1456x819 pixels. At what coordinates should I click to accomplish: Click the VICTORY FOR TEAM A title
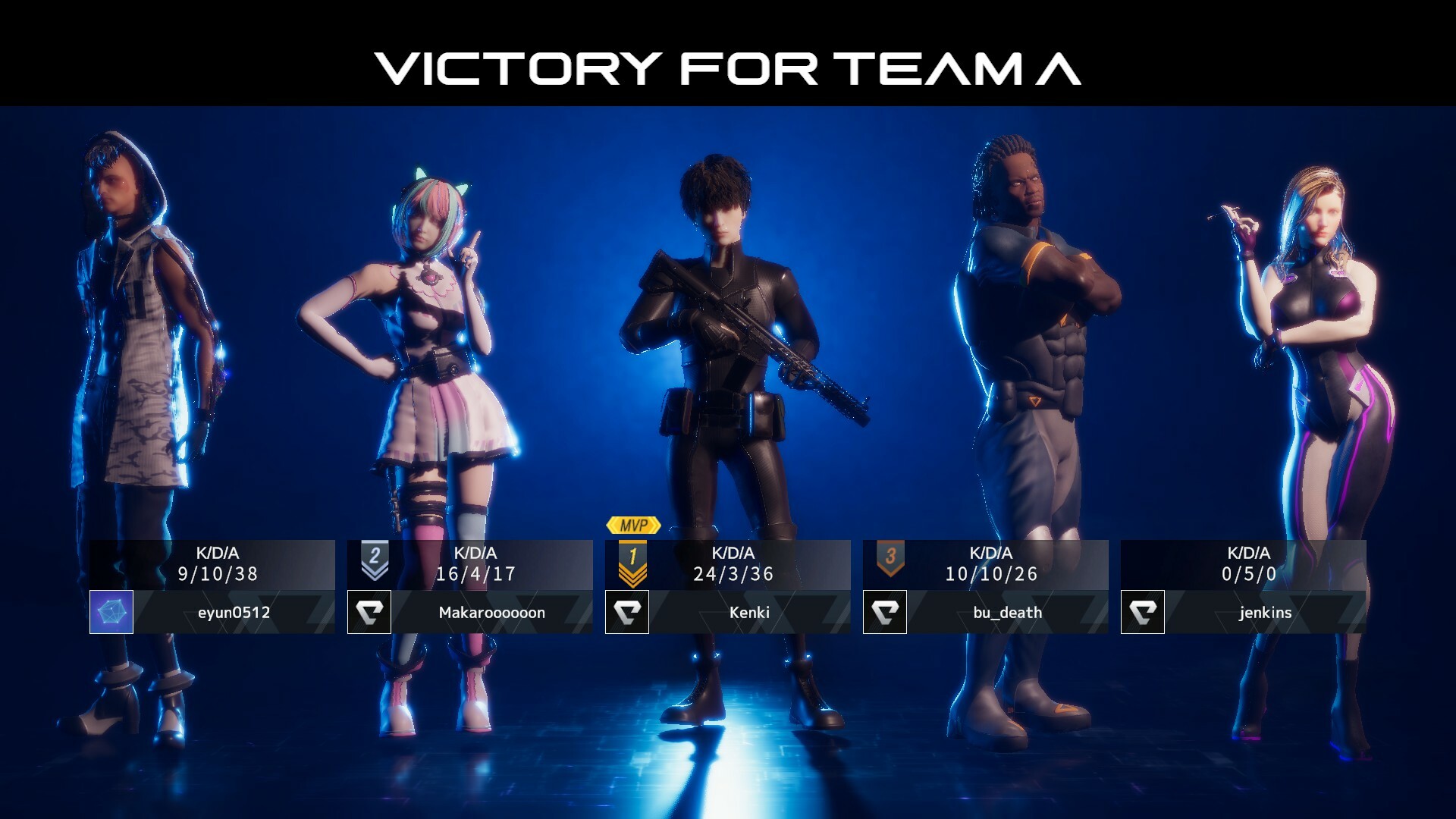coord(728,67)
